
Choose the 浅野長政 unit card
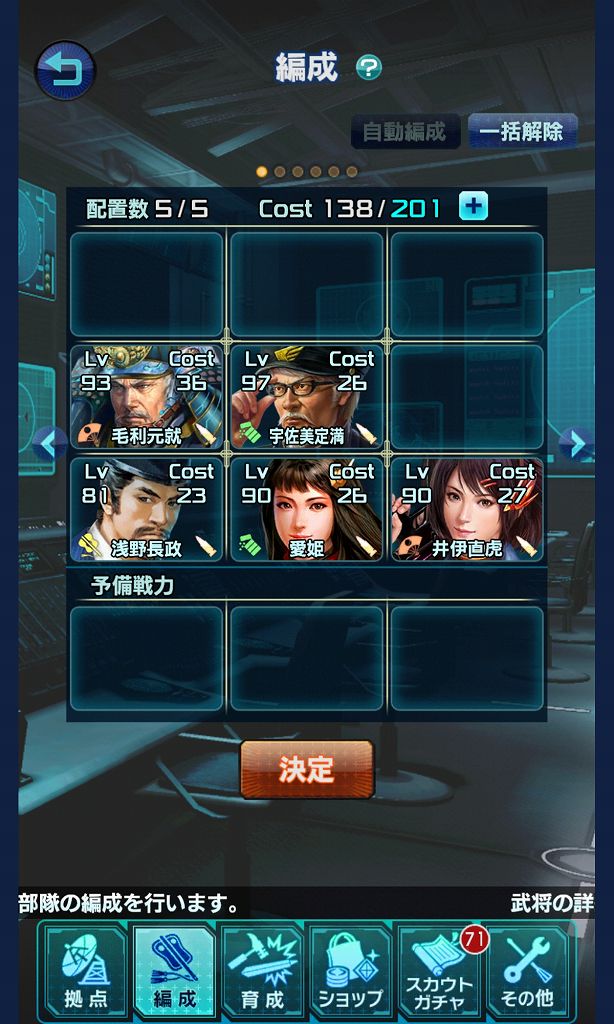coord(146,510)
